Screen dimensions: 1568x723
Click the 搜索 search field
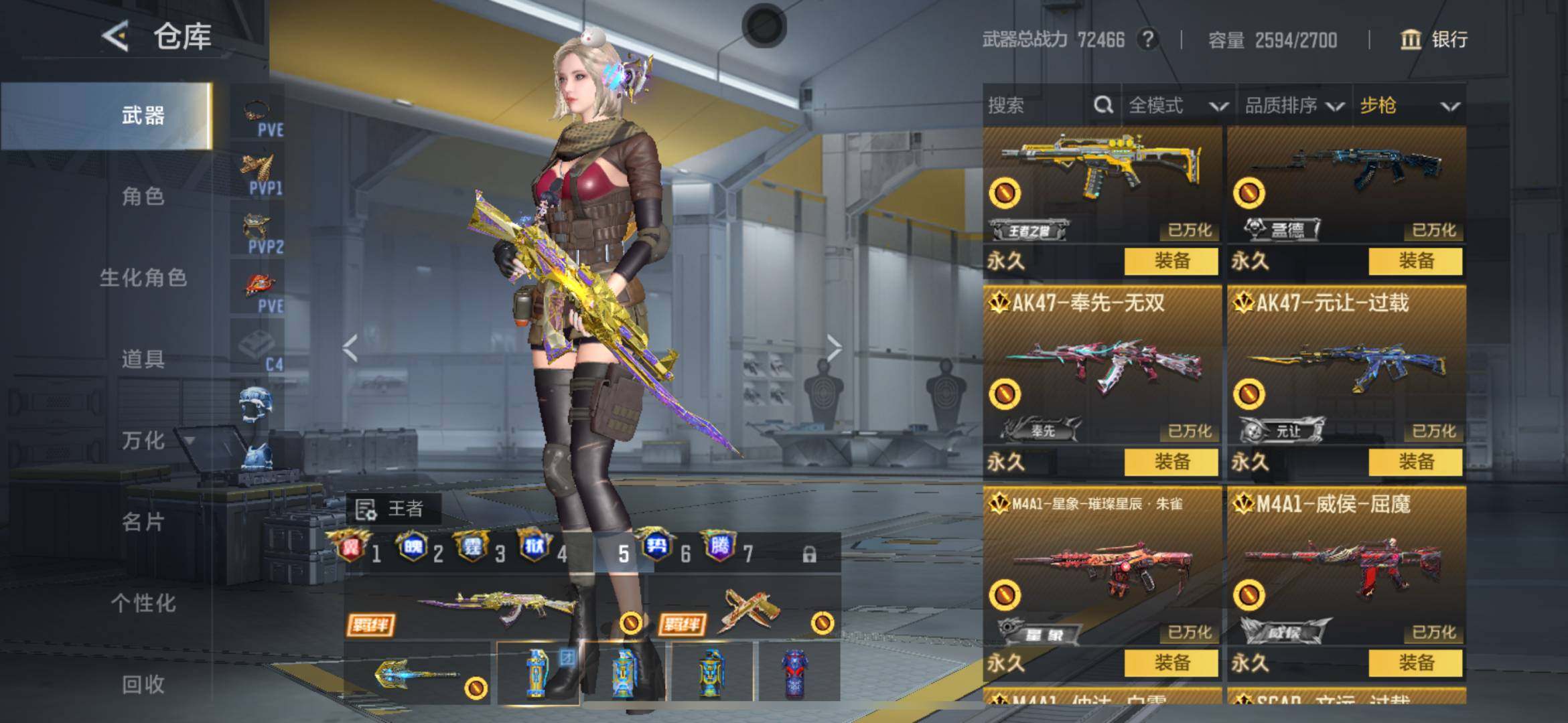click(1035, 105)
